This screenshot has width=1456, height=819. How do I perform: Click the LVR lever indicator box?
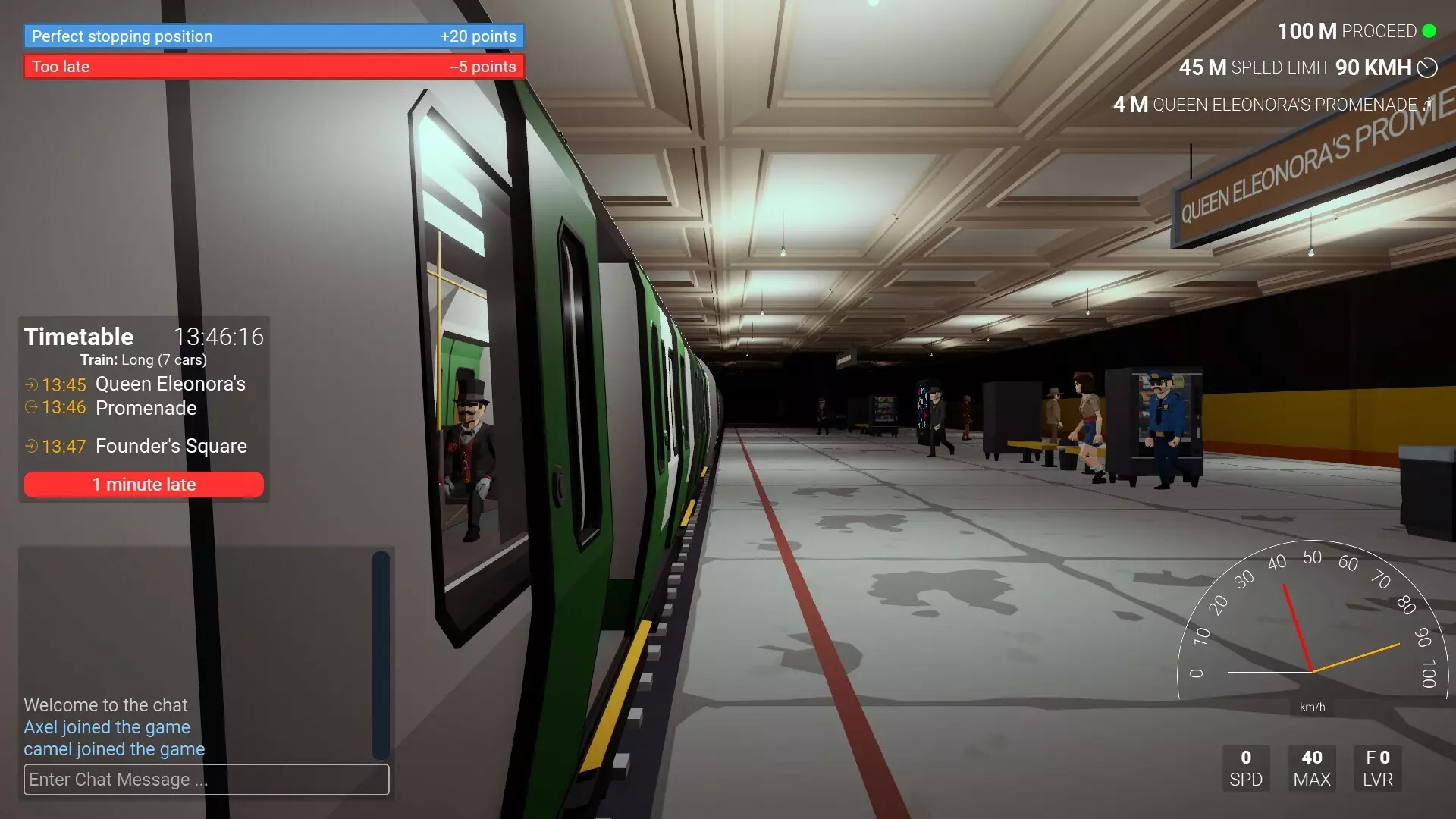click(1378, 768)
